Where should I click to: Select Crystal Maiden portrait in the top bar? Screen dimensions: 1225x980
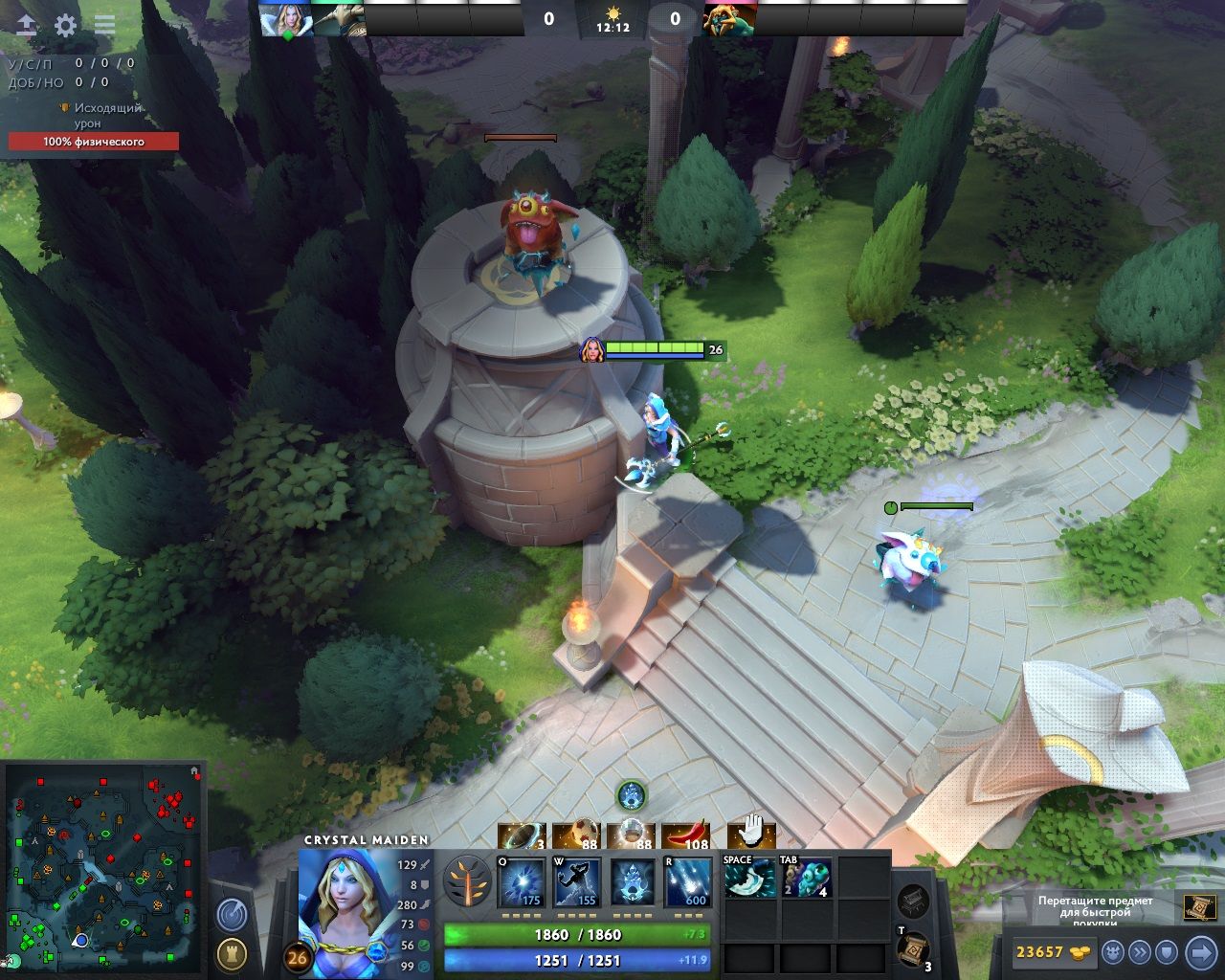click(x=285, y=19)
